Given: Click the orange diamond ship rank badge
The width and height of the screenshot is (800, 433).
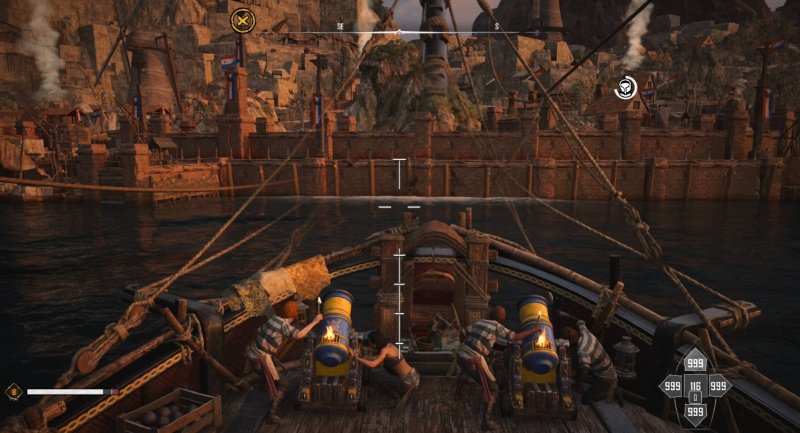Looking at the screenshot, I should pyautogui.click(x=13, y=391).
